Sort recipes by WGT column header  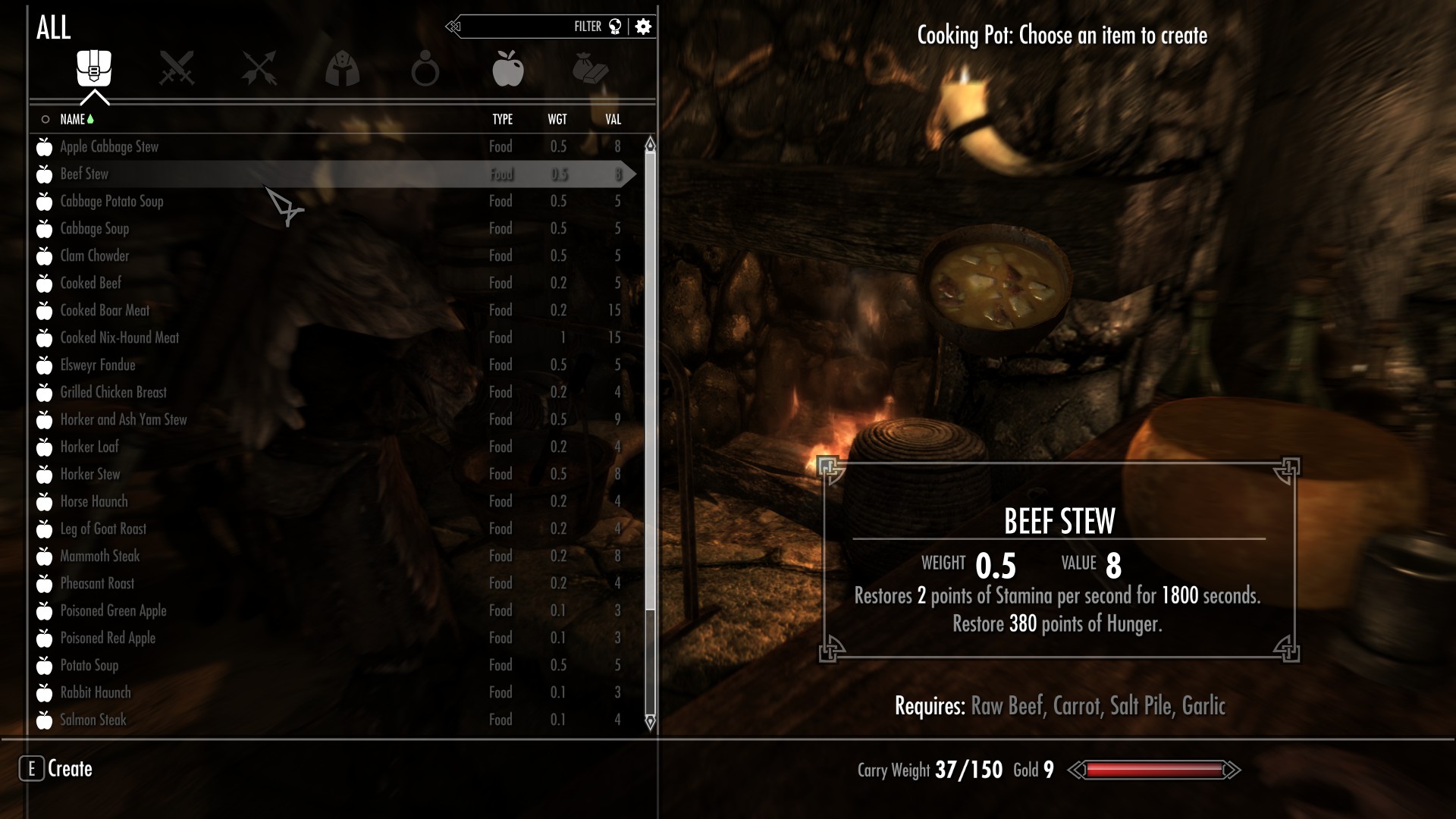pos(557,120)
